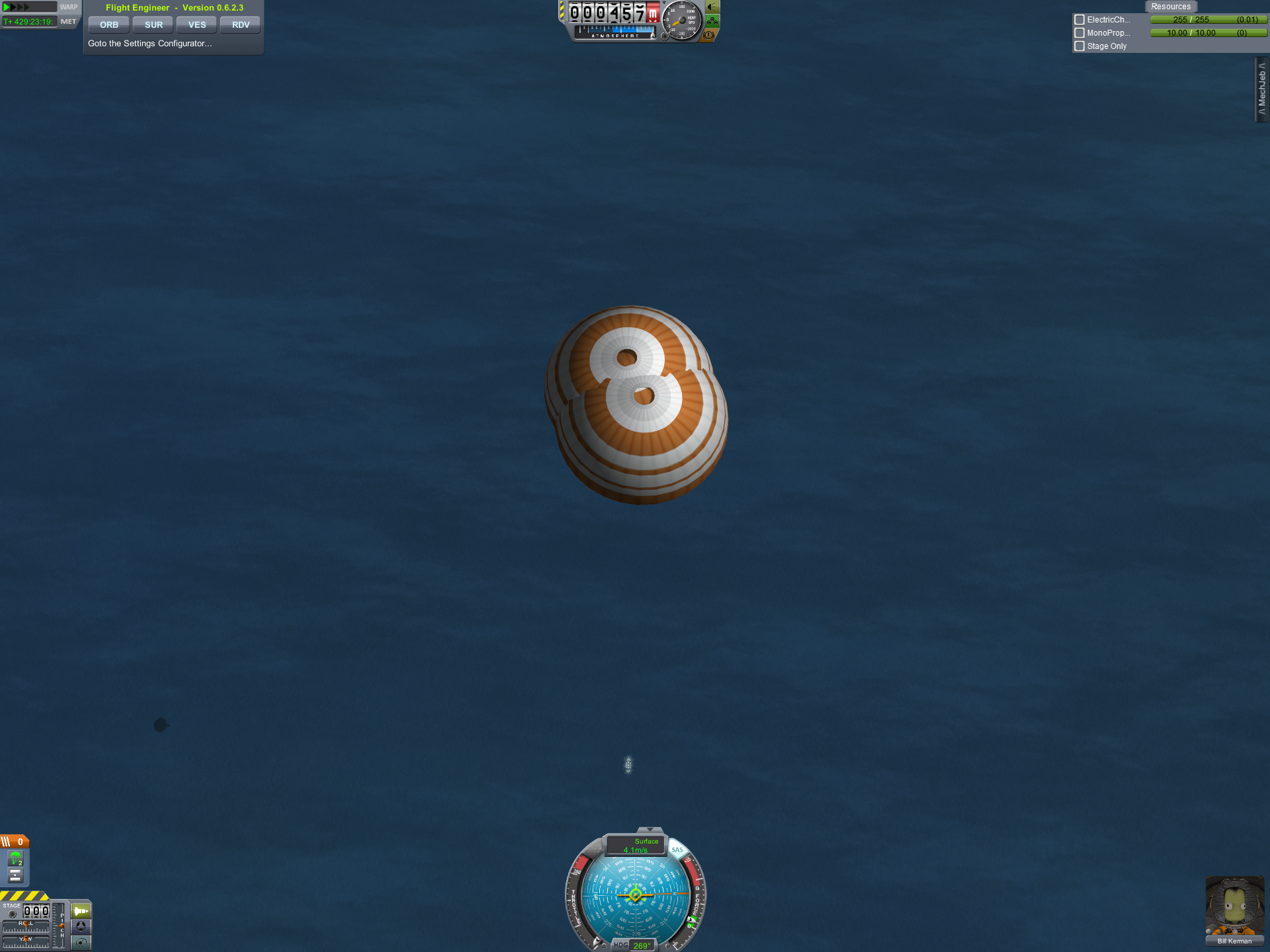Go to the Settings Configurator
Viewport: 1270px width, 952px height.
click(150, 44)
